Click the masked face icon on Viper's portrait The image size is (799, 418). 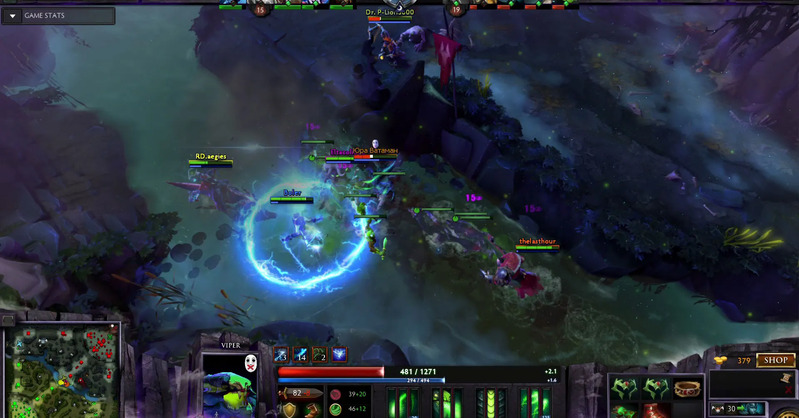point(251,364)
